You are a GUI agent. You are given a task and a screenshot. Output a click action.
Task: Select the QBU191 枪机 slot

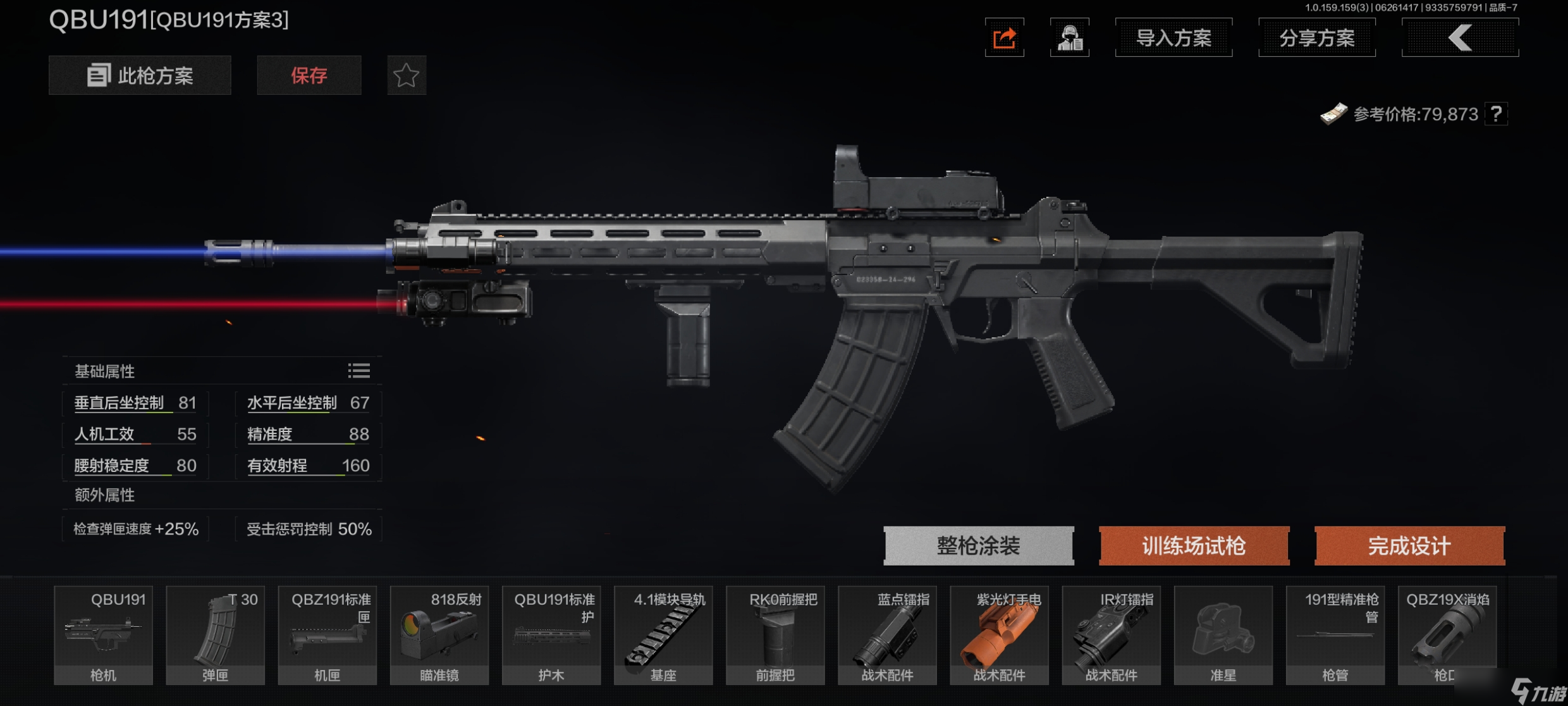103,635
